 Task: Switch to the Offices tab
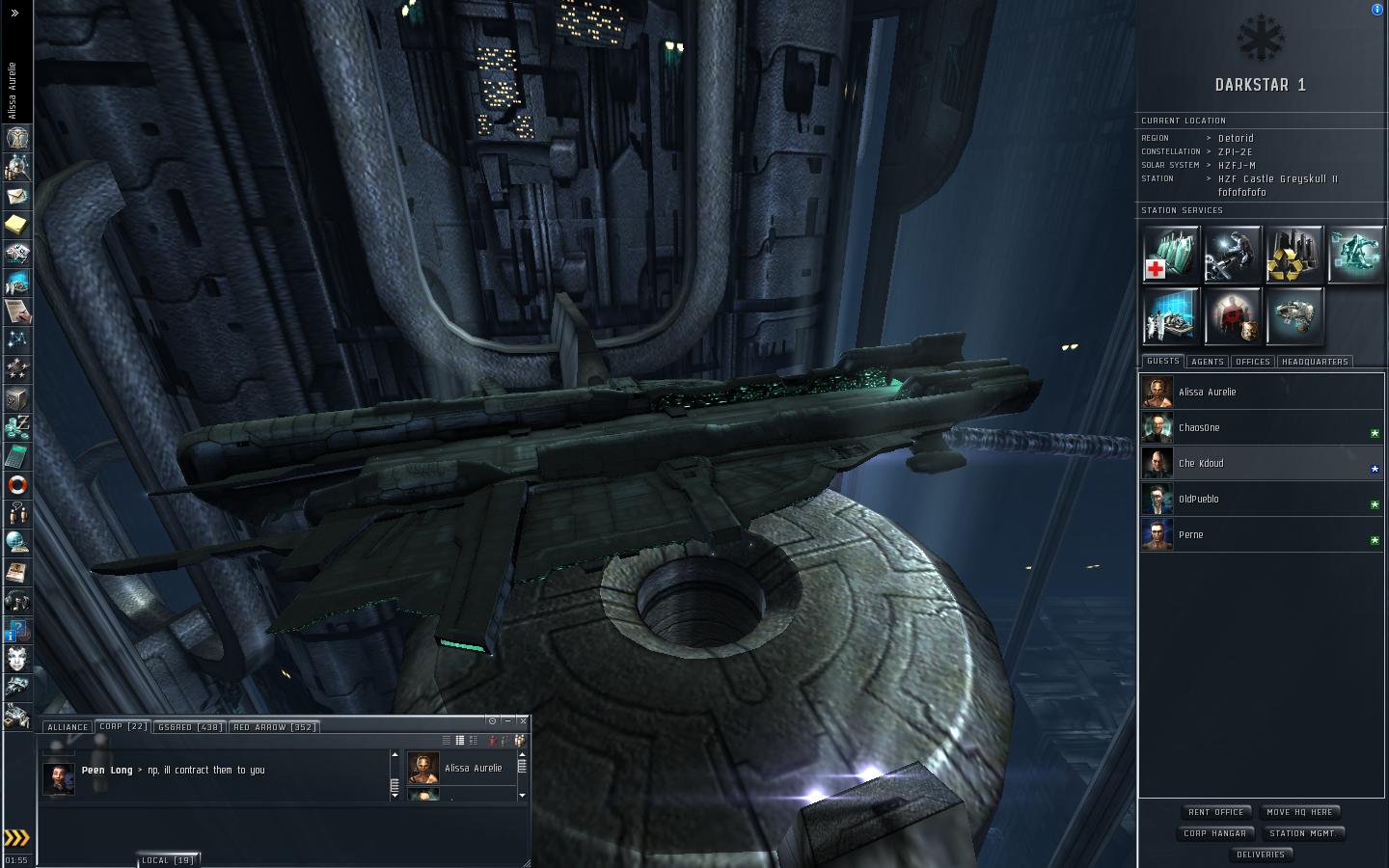pos(1252,362)
